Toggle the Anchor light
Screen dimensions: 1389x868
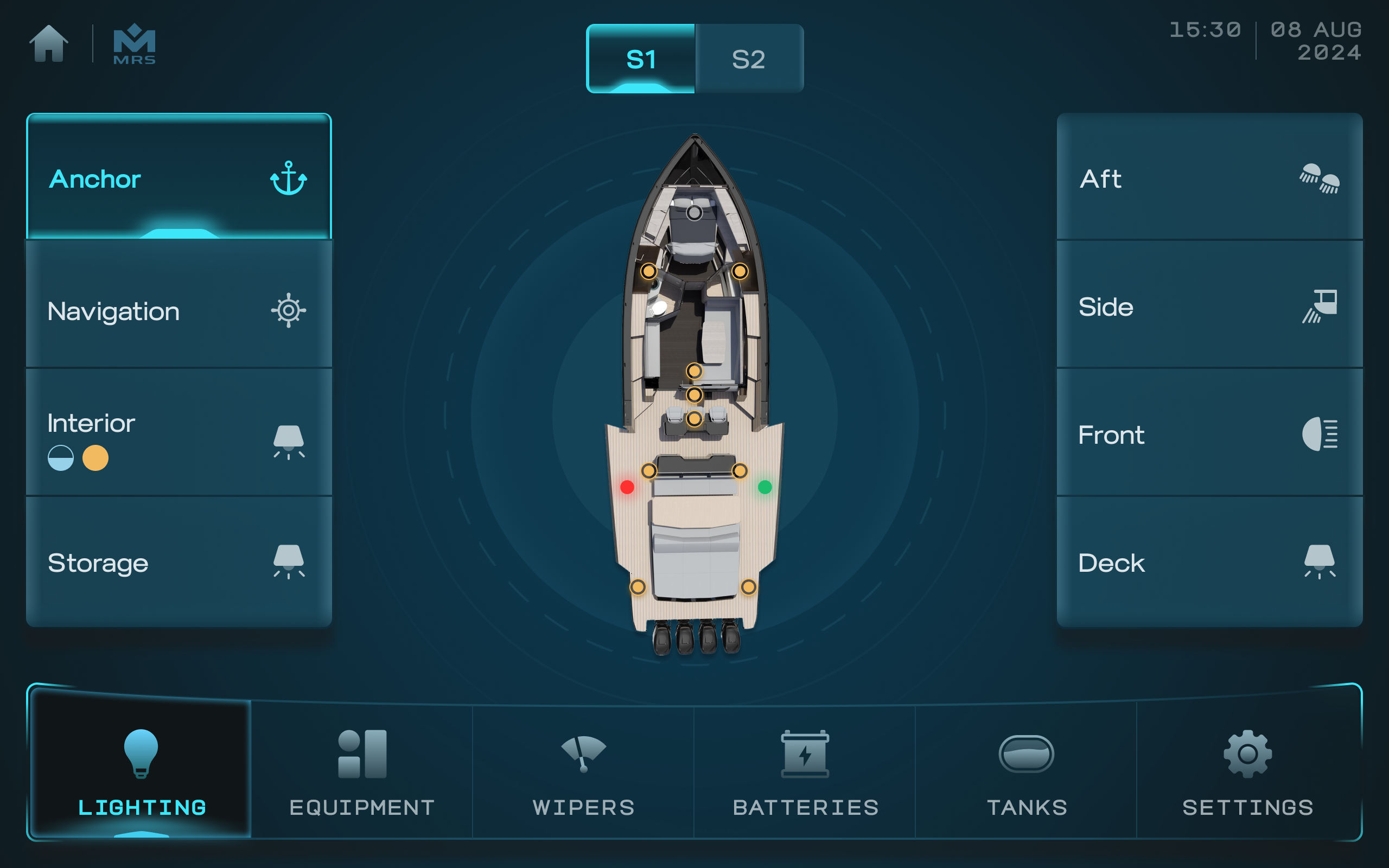[179, 177]
